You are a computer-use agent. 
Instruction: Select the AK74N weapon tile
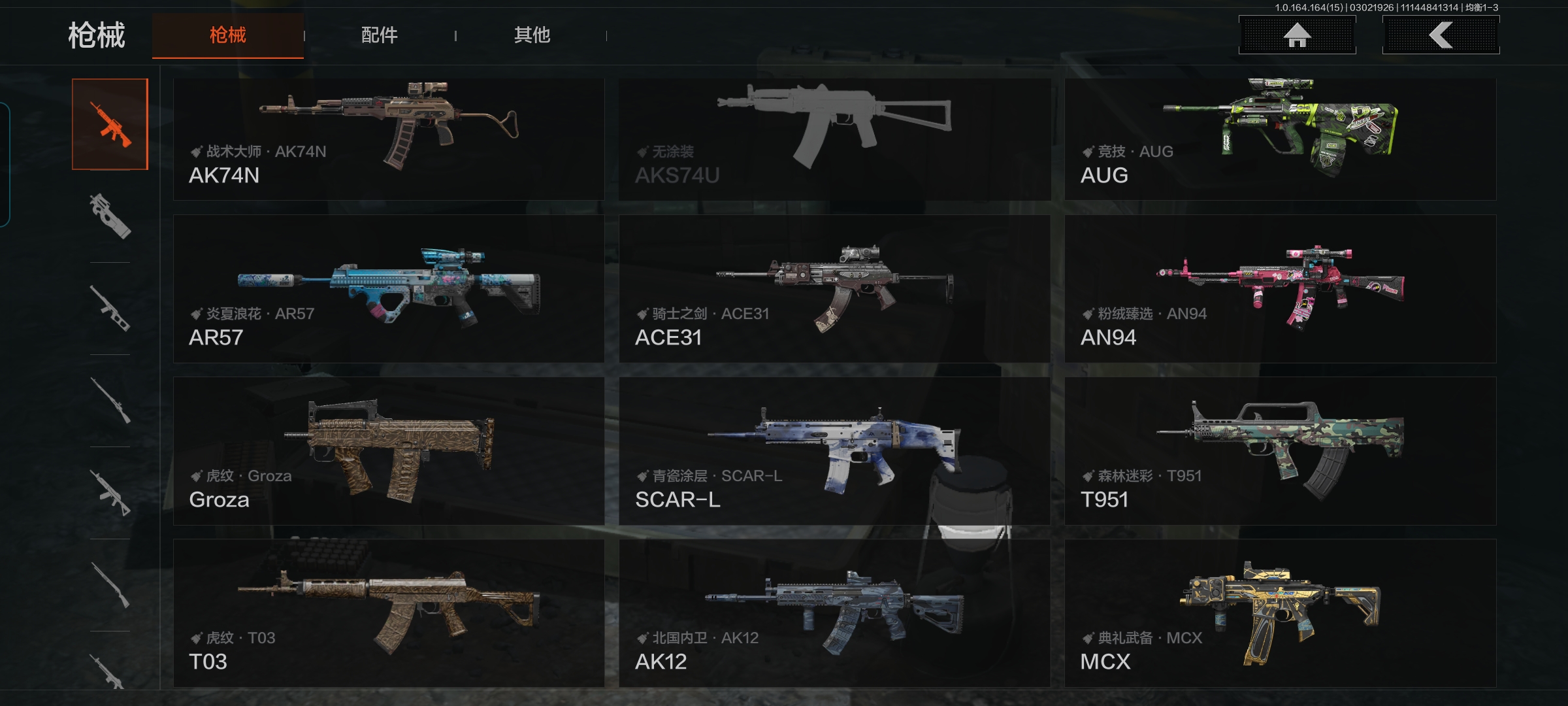pyautogui.click(x=389, y=139)
